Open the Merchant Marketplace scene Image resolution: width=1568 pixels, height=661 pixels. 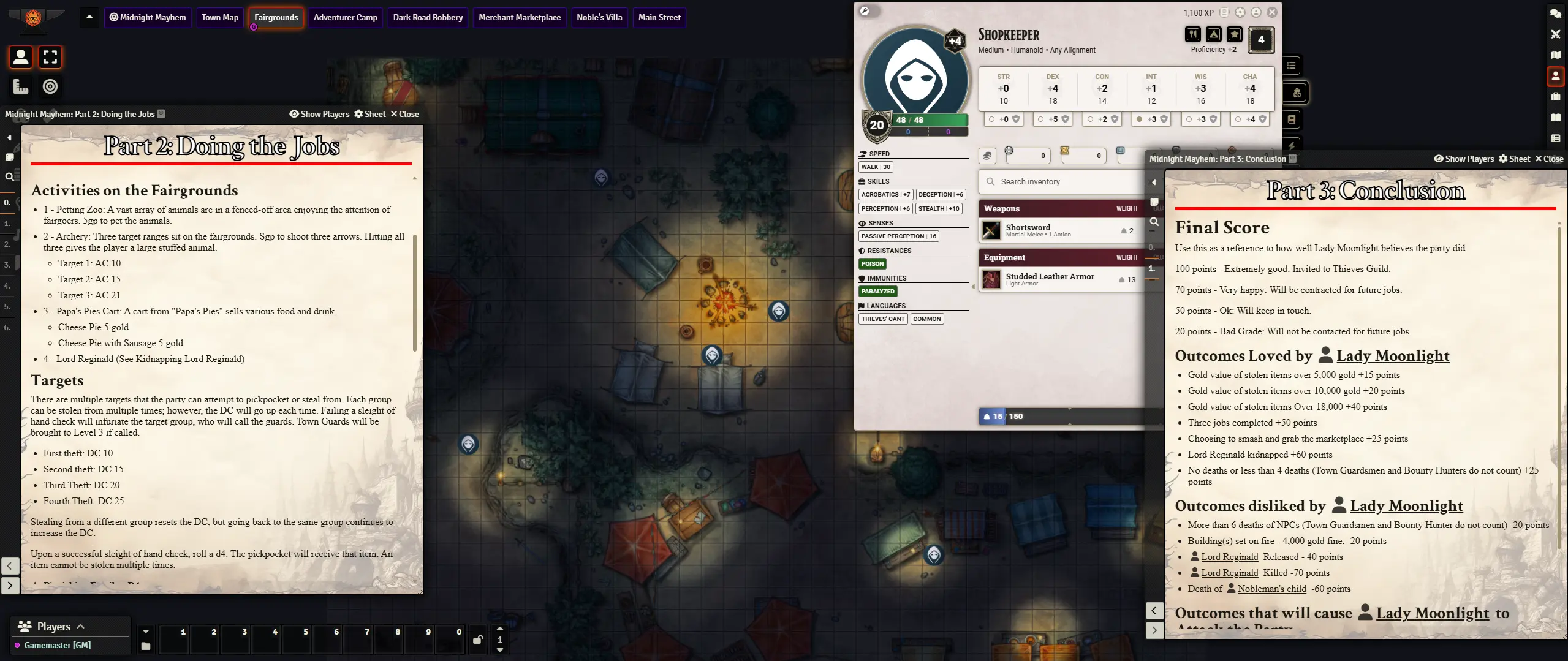519,17
